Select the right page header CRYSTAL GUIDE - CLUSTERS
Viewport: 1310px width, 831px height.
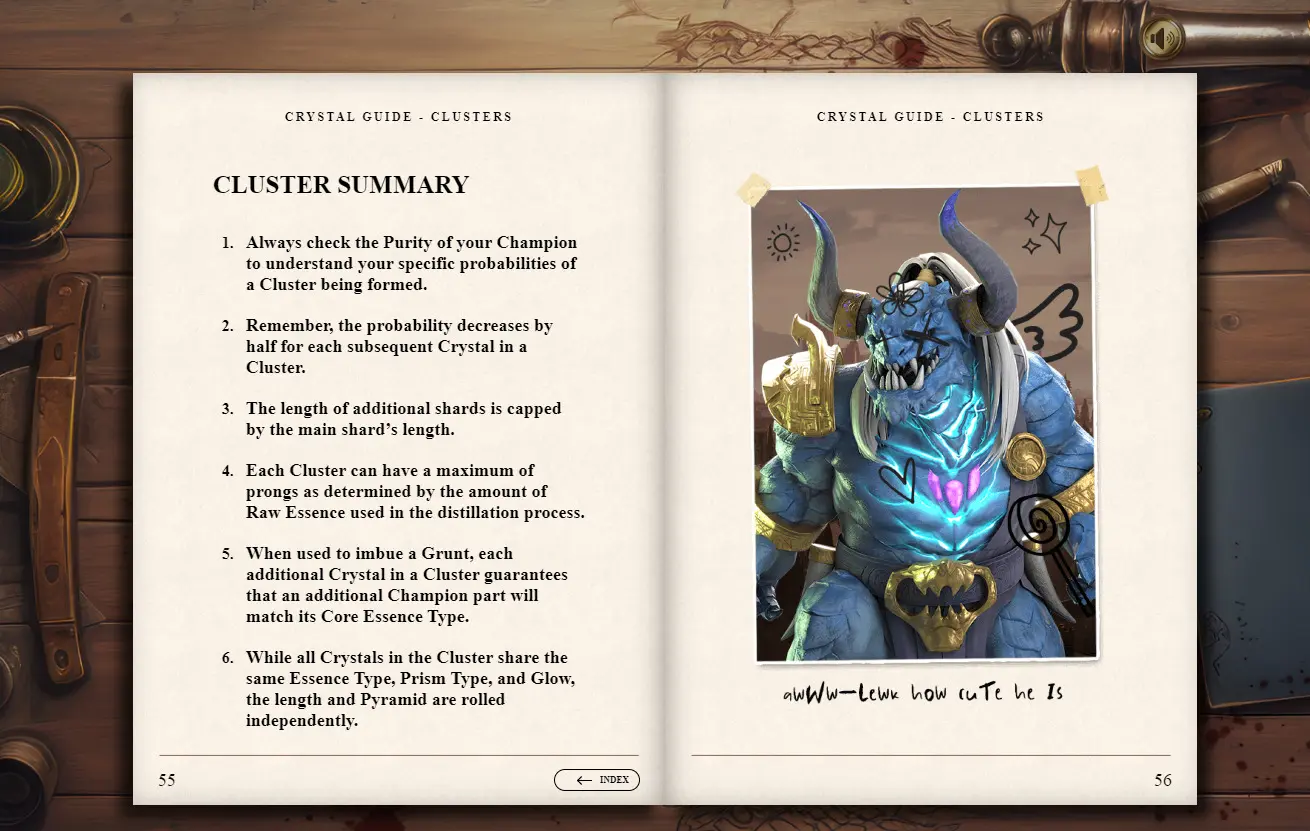tap(930, 116)
